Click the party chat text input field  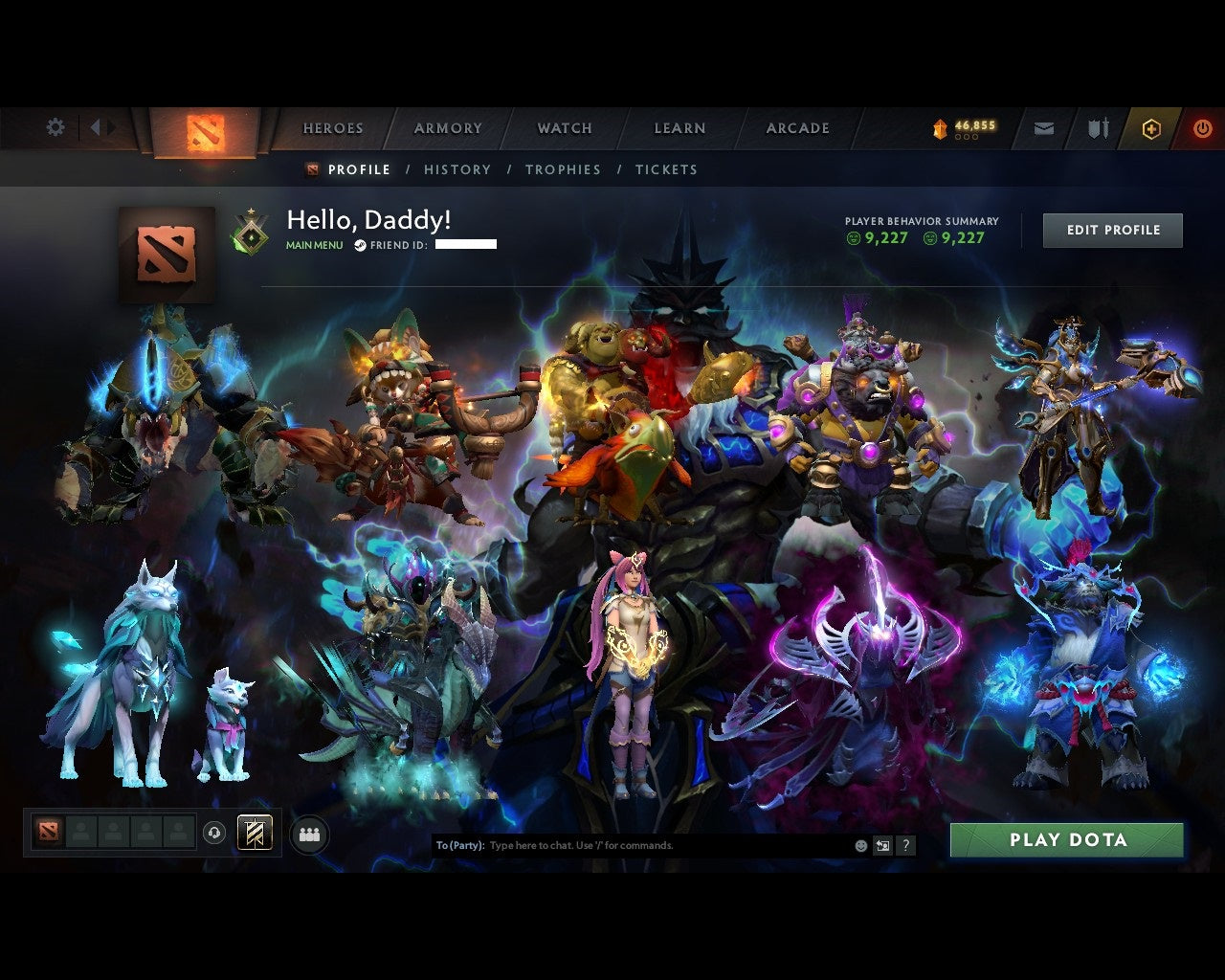point(622,845)
